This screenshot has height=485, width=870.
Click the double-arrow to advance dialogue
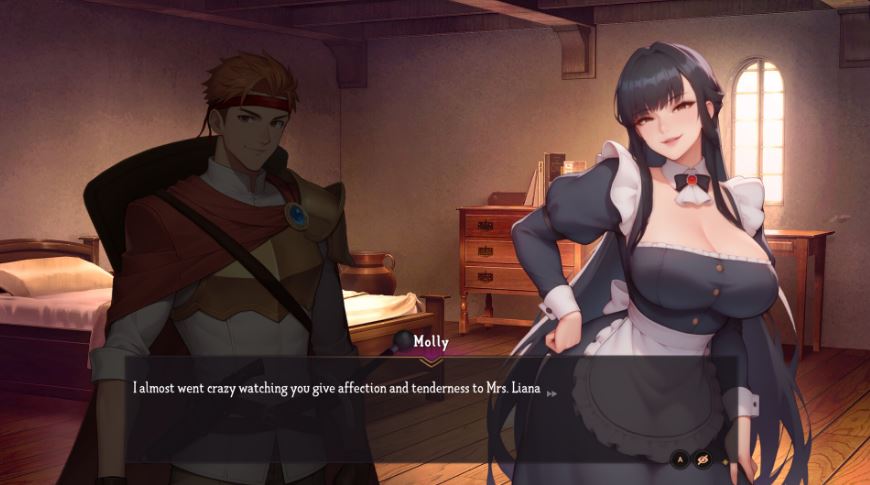tap(551, 393)
